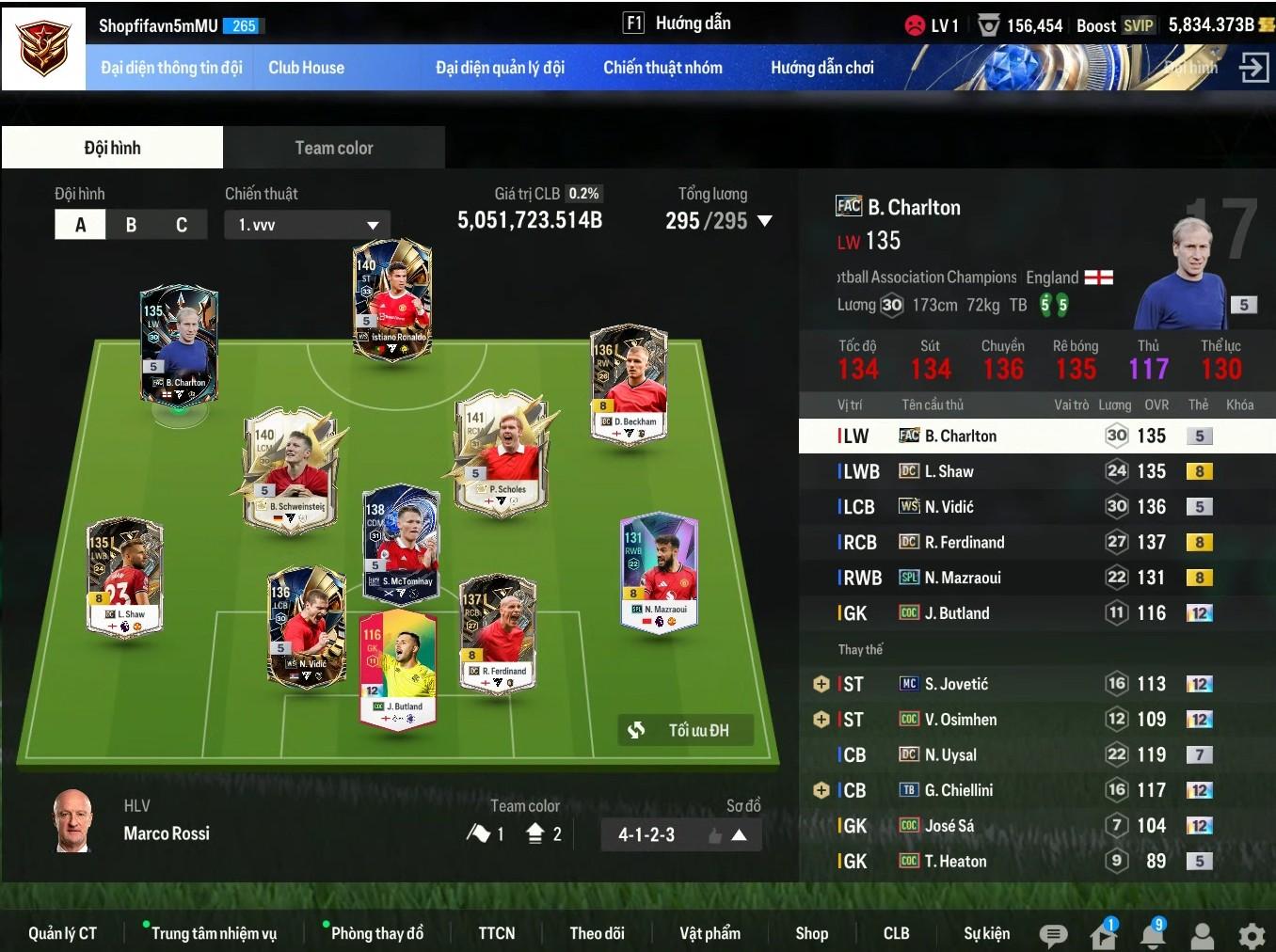Select P. Scholes card on pitch
This screenshot has height=952, width=1276.
(501, 450)
